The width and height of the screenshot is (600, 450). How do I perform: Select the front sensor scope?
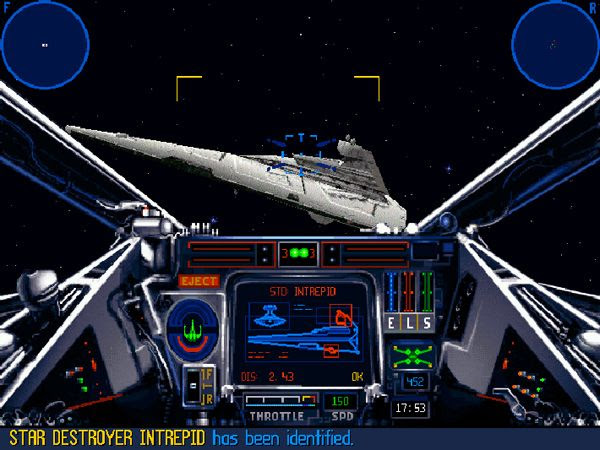pyautogui.click(x=44, y=45)
